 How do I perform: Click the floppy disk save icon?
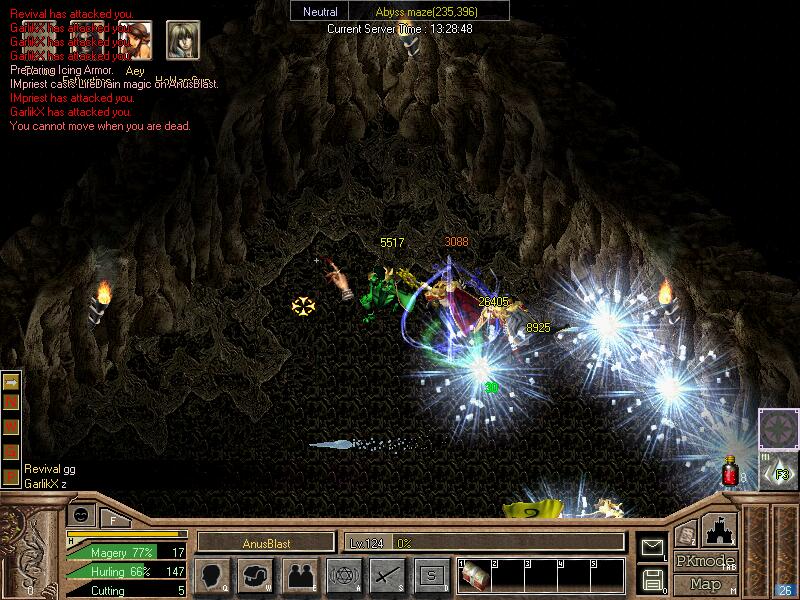tap(652, 578)
